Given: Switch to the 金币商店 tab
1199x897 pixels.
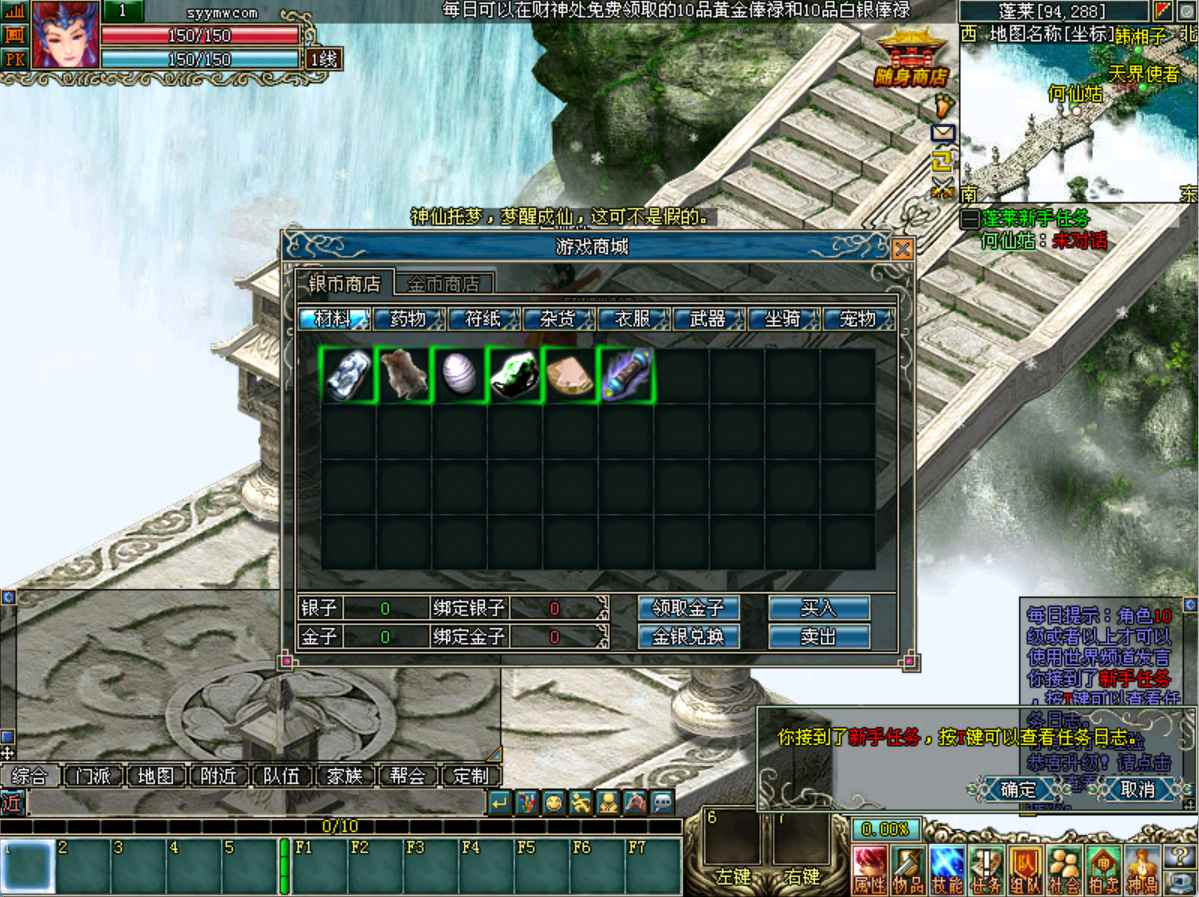Looking at the screenshot, I should click(x=444, y=284).
